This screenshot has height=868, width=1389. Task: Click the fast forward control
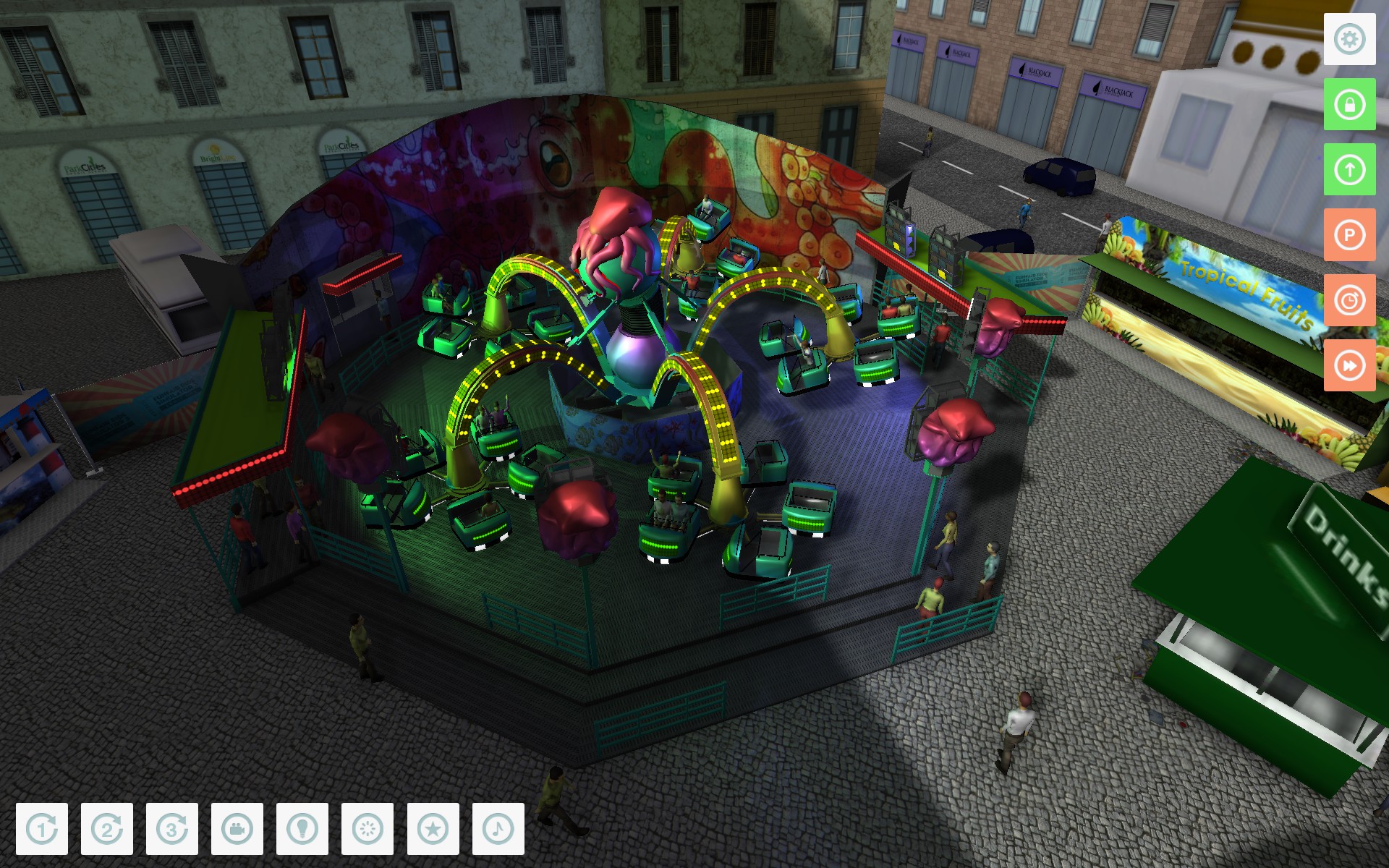click(1348, 365)
